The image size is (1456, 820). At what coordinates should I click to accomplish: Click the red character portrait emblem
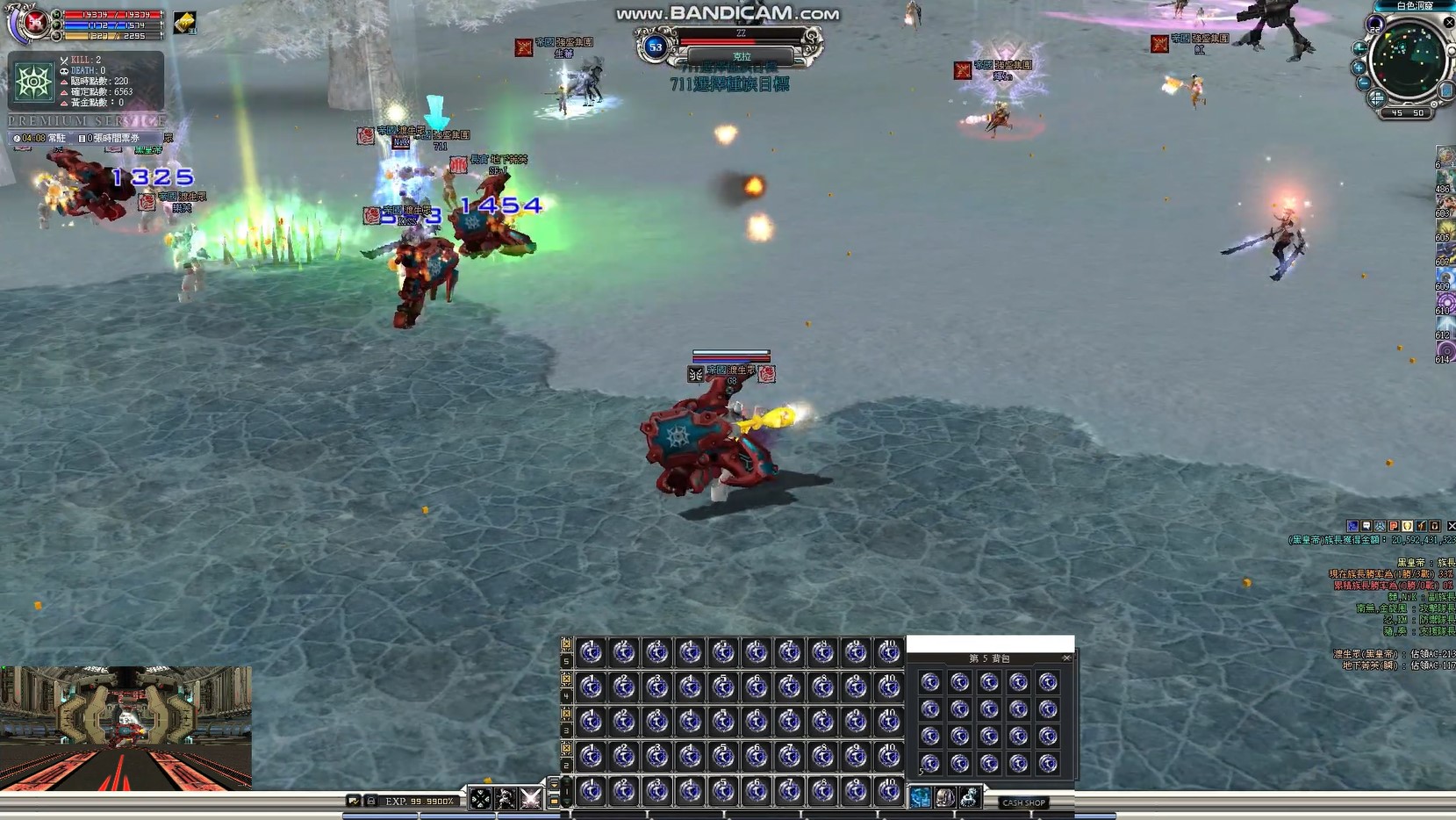pyautogui.click(x=34, y=22)
